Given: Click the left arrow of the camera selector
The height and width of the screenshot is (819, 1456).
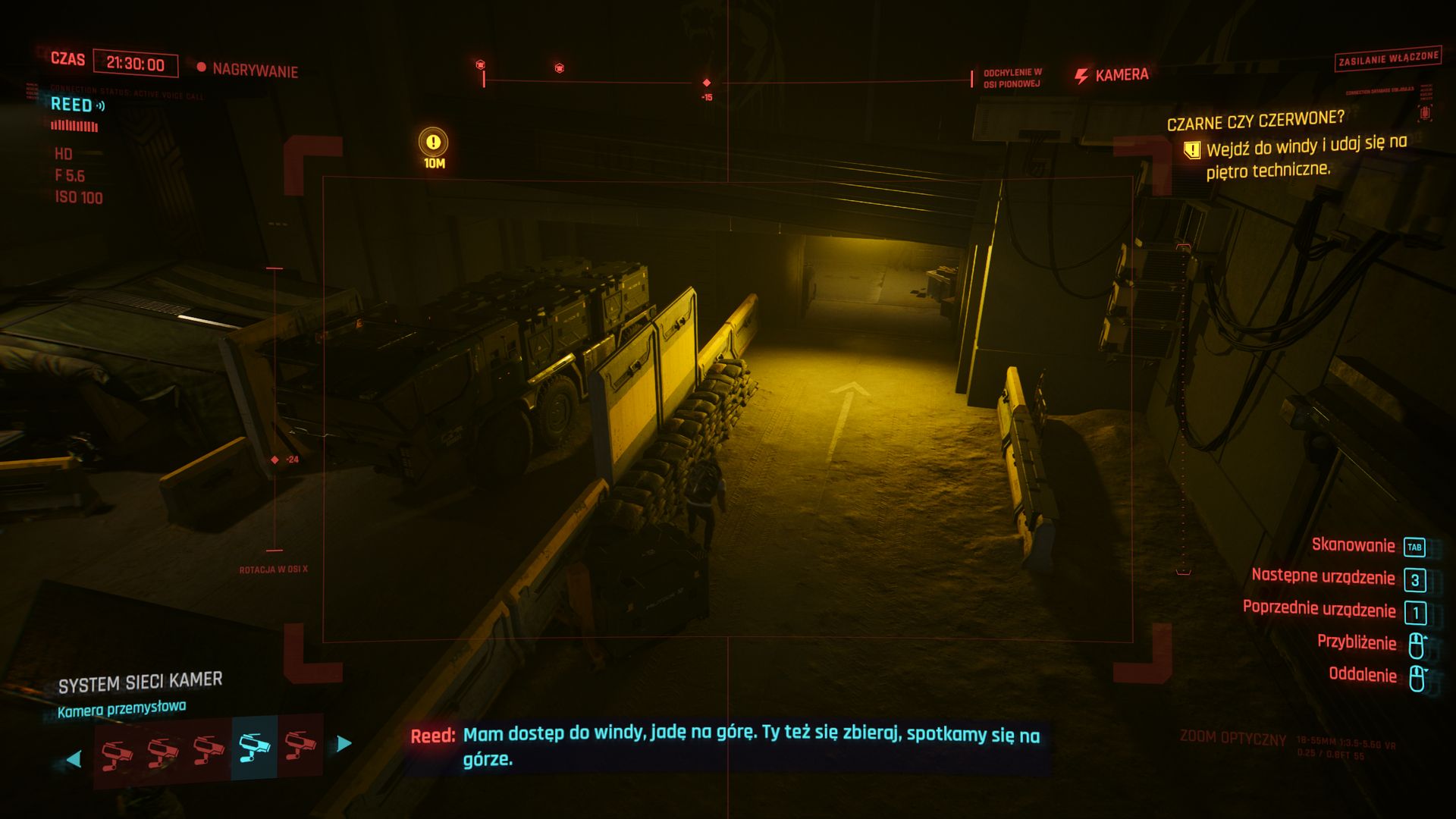Looking at the screenshot, I should [x=74, y=758].
